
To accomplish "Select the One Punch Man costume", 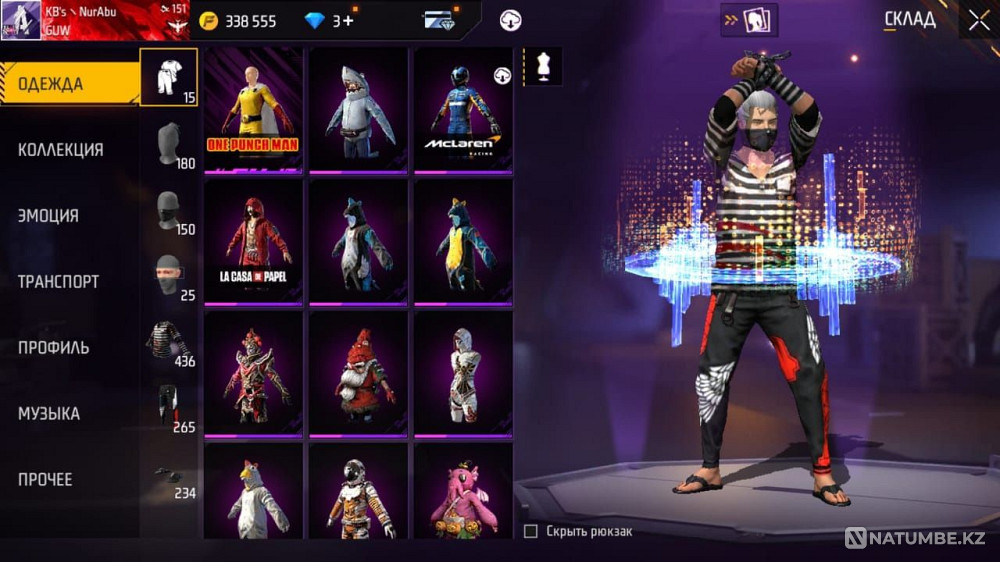I will click(x=253, y=110).
